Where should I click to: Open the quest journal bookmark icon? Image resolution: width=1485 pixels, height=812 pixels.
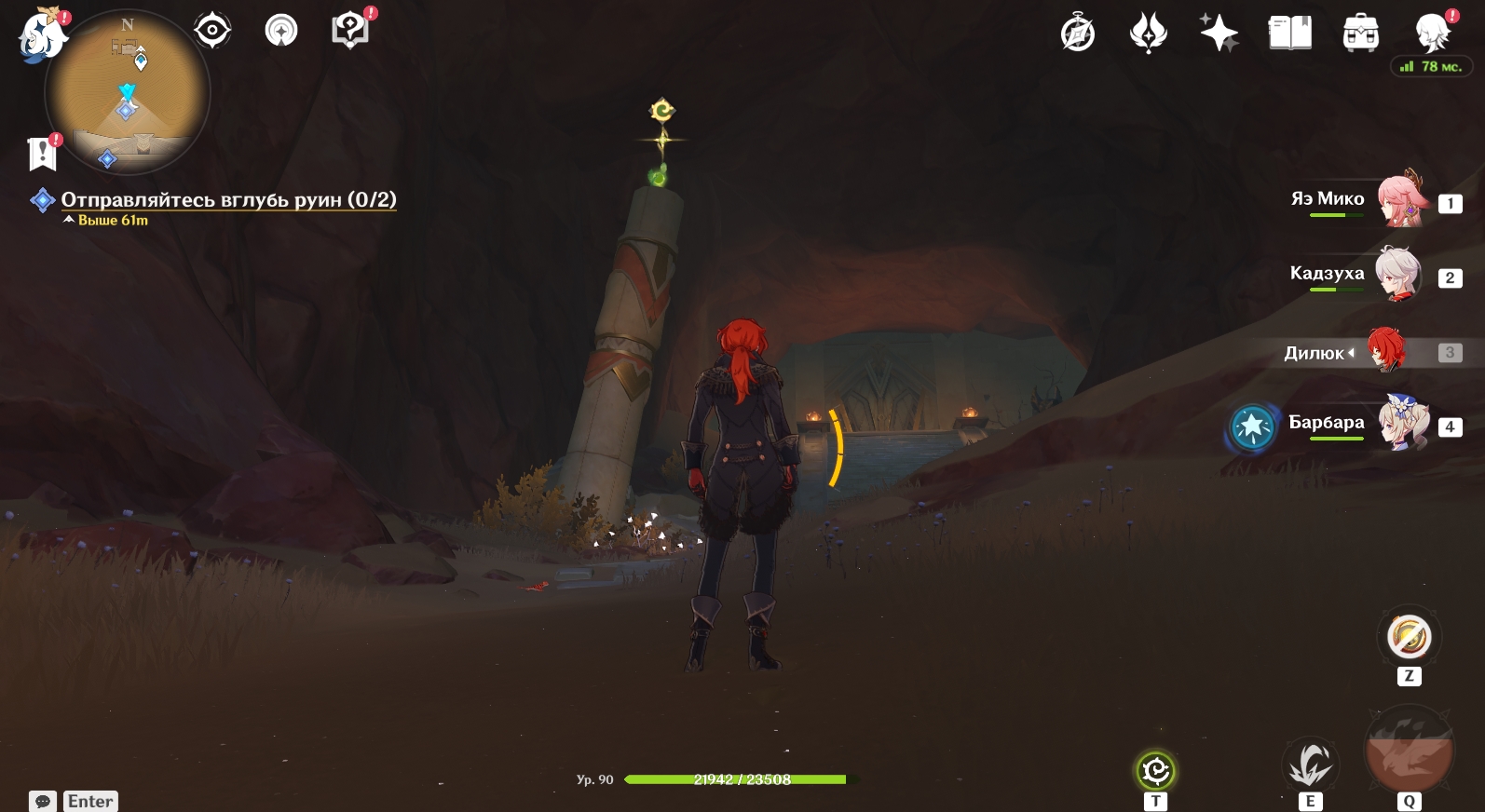point(43,154)
